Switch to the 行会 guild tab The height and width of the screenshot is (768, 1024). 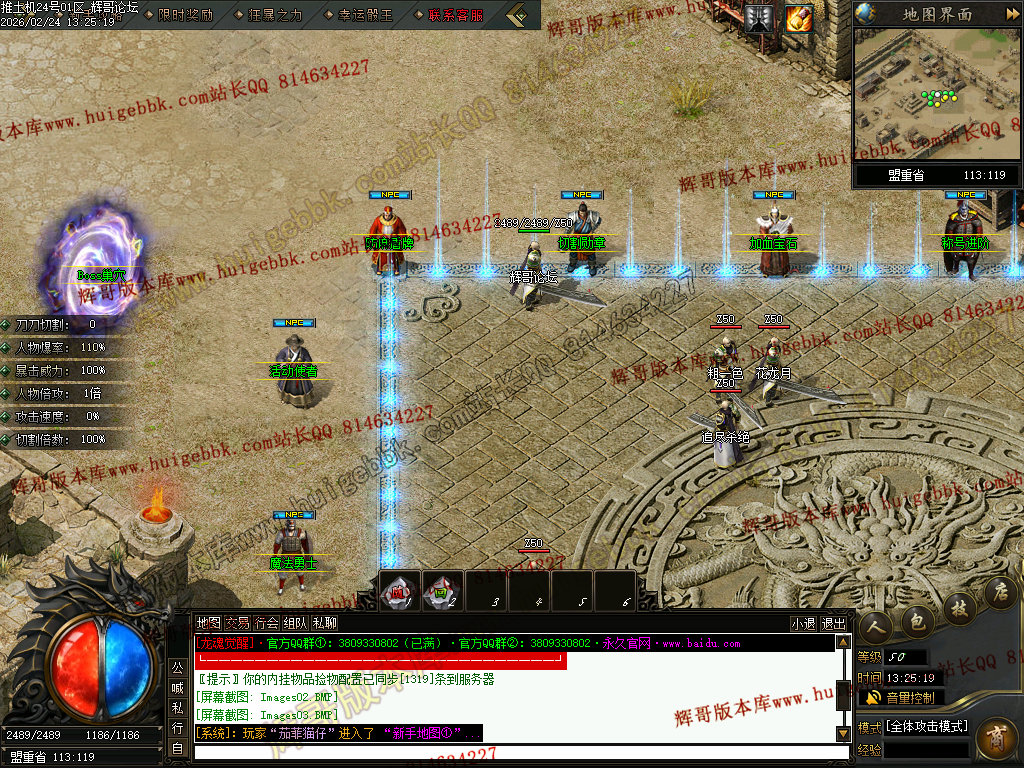[x=266, y=623]
